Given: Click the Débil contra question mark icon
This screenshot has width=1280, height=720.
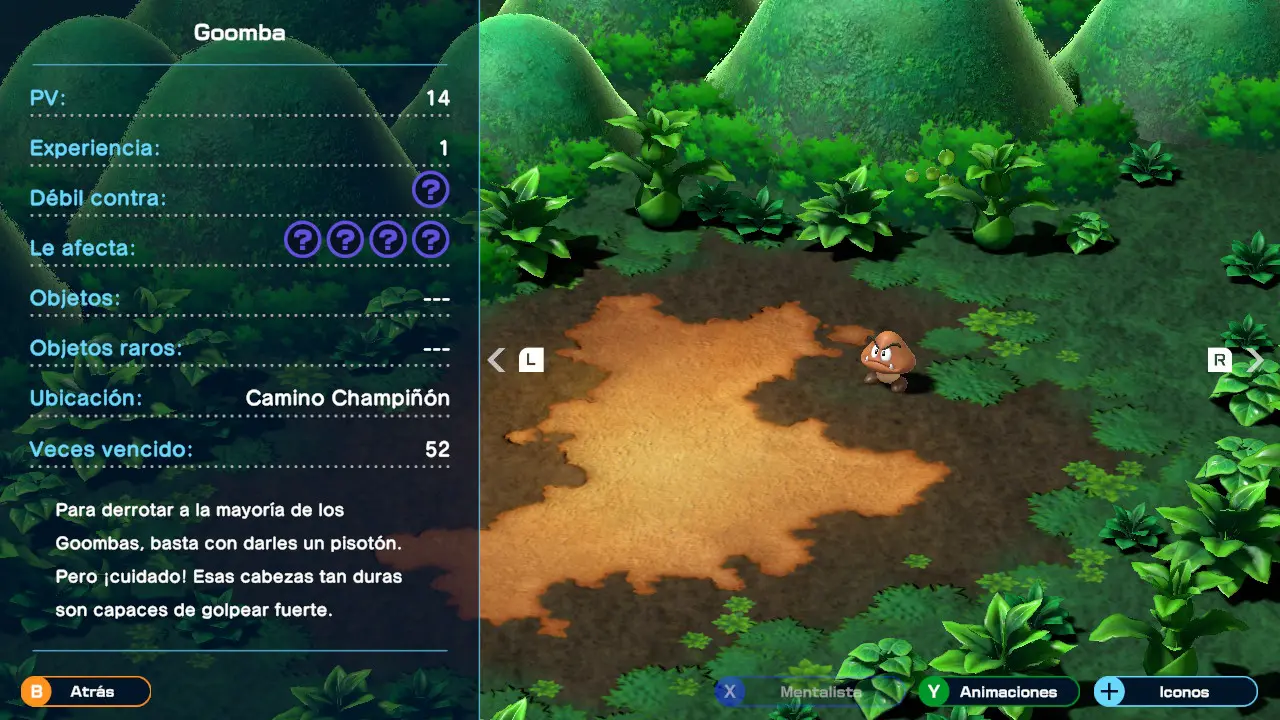Looking at the screenshot, I should [430, 190].
